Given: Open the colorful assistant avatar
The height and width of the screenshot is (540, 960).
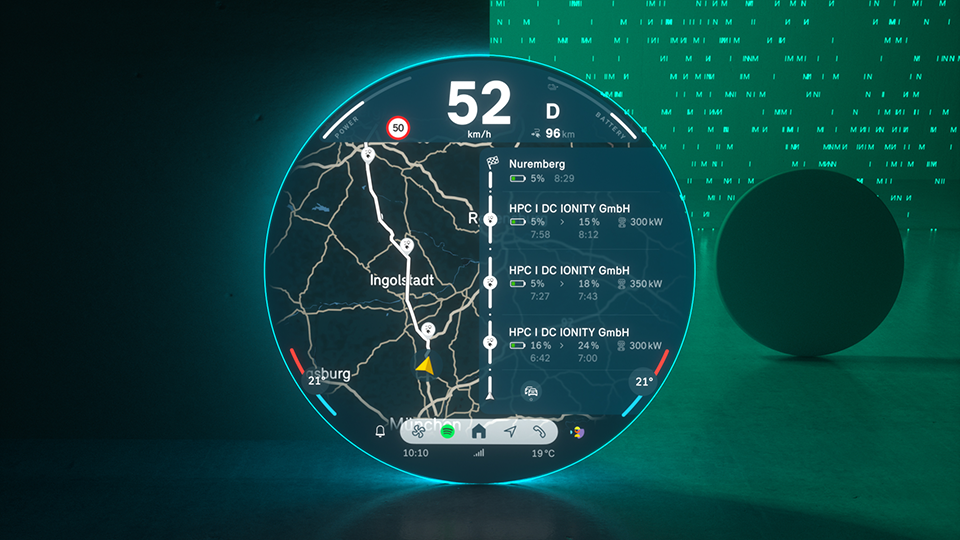Looking at the screenshot, I should pyautogui.click(x=577, y=432).
